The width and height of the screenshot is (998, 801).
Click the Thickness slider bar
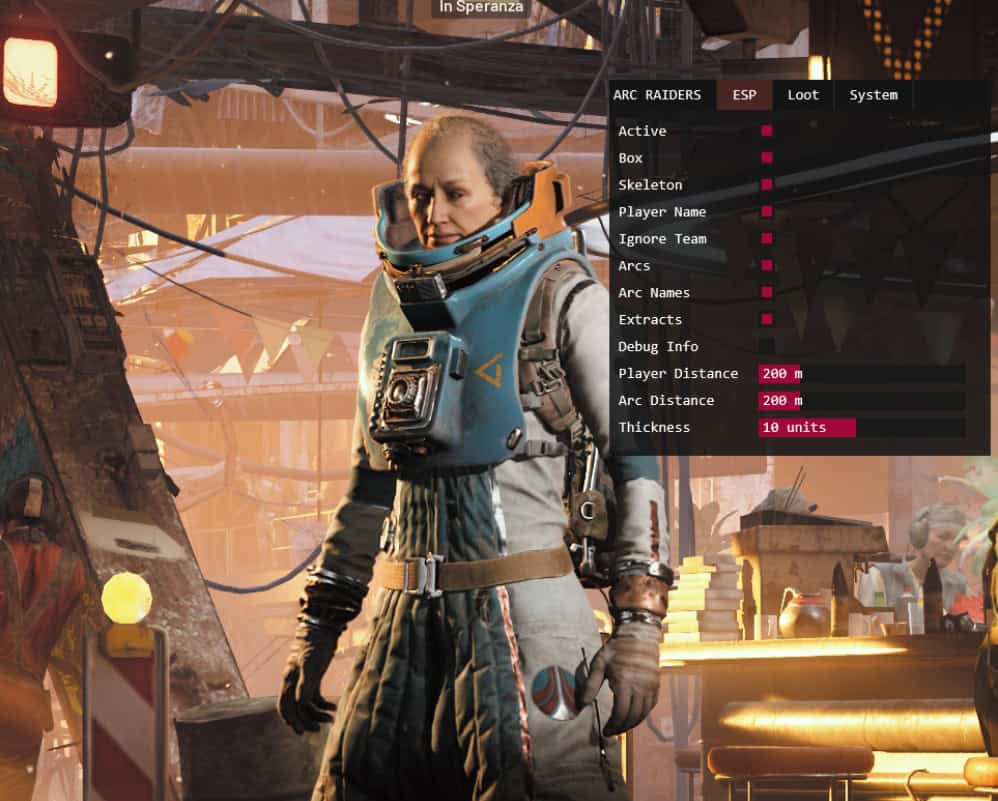861,428
